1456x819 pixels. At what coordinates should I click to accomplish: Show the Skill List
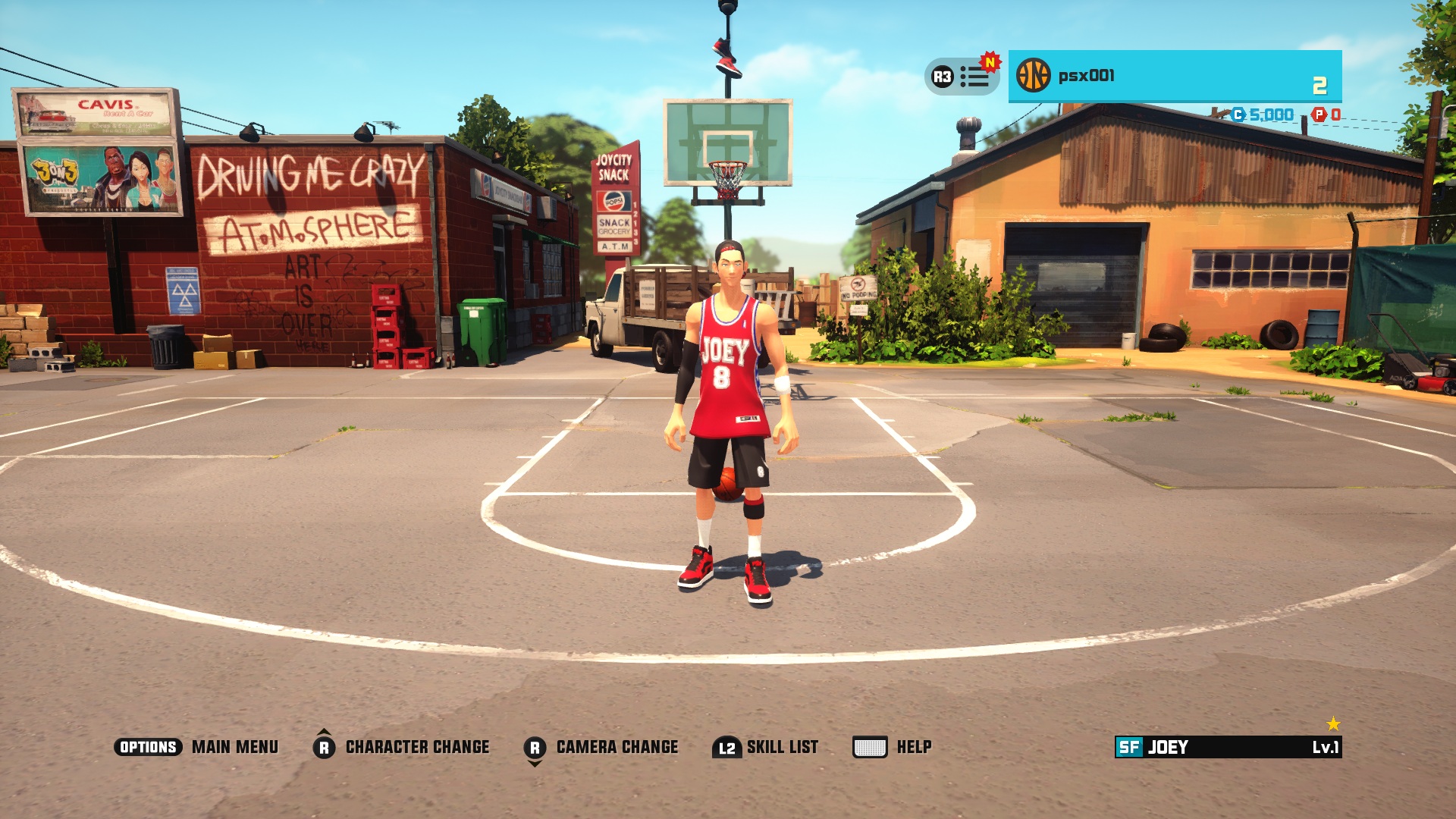click(x=782, y=747)
